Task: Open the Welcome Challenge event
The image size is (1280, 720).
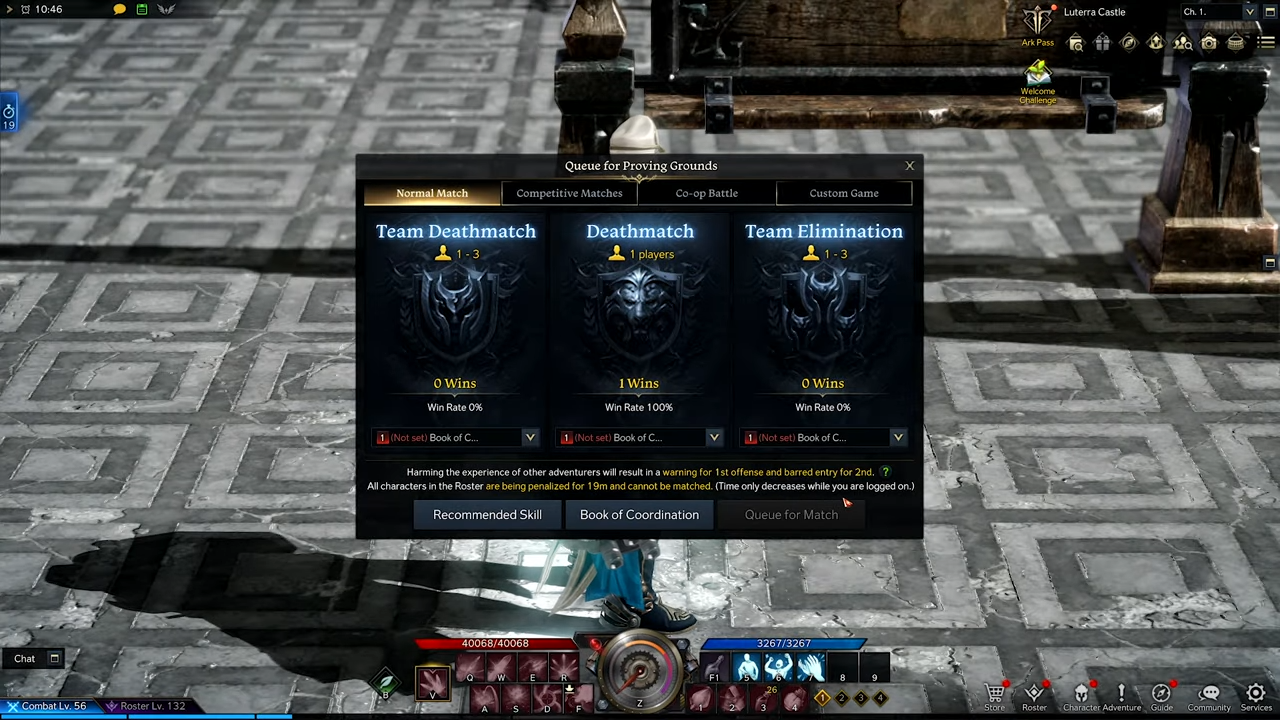Action: click(1037, 82)
